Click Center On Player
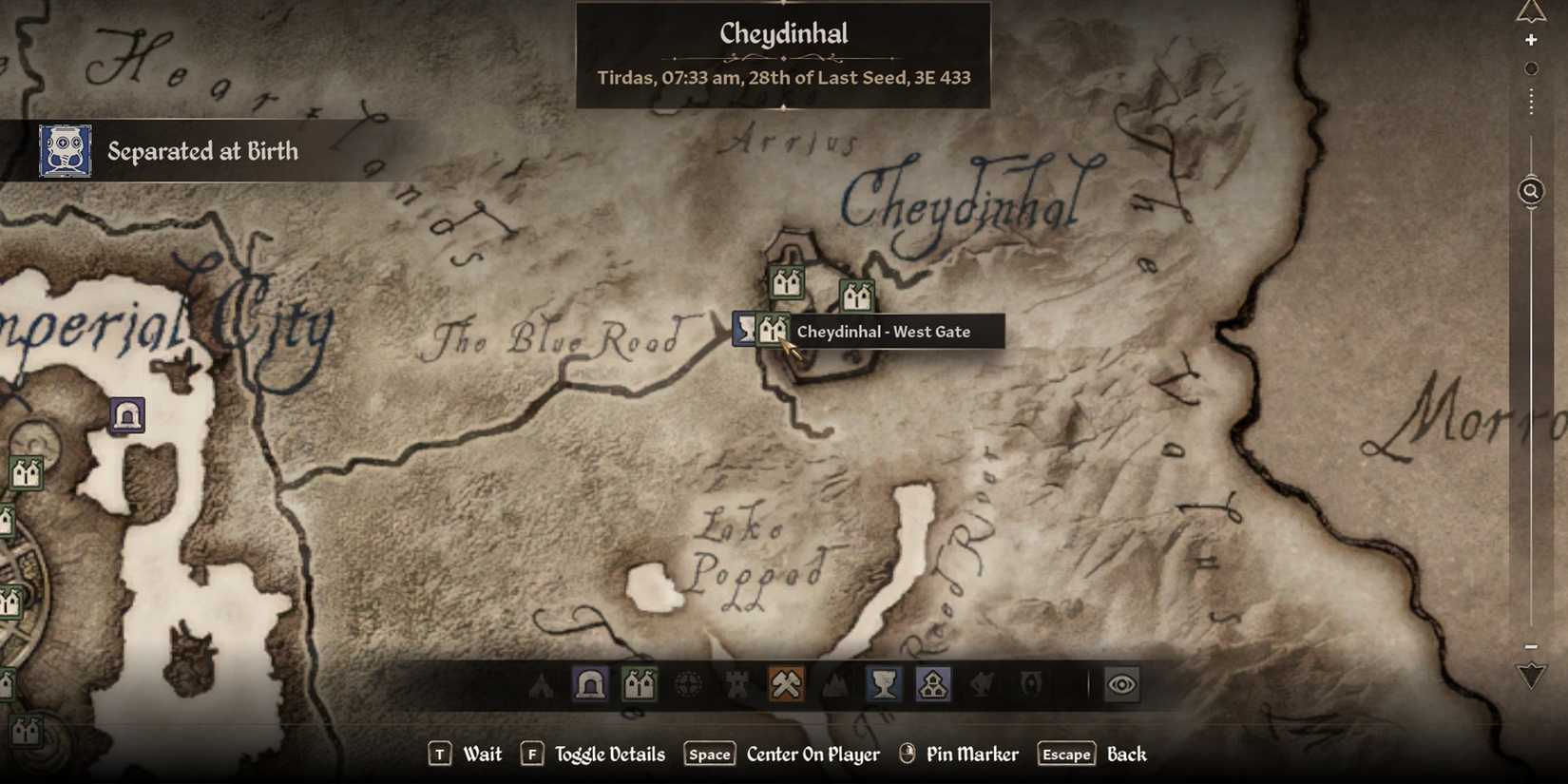 (813, 754)
